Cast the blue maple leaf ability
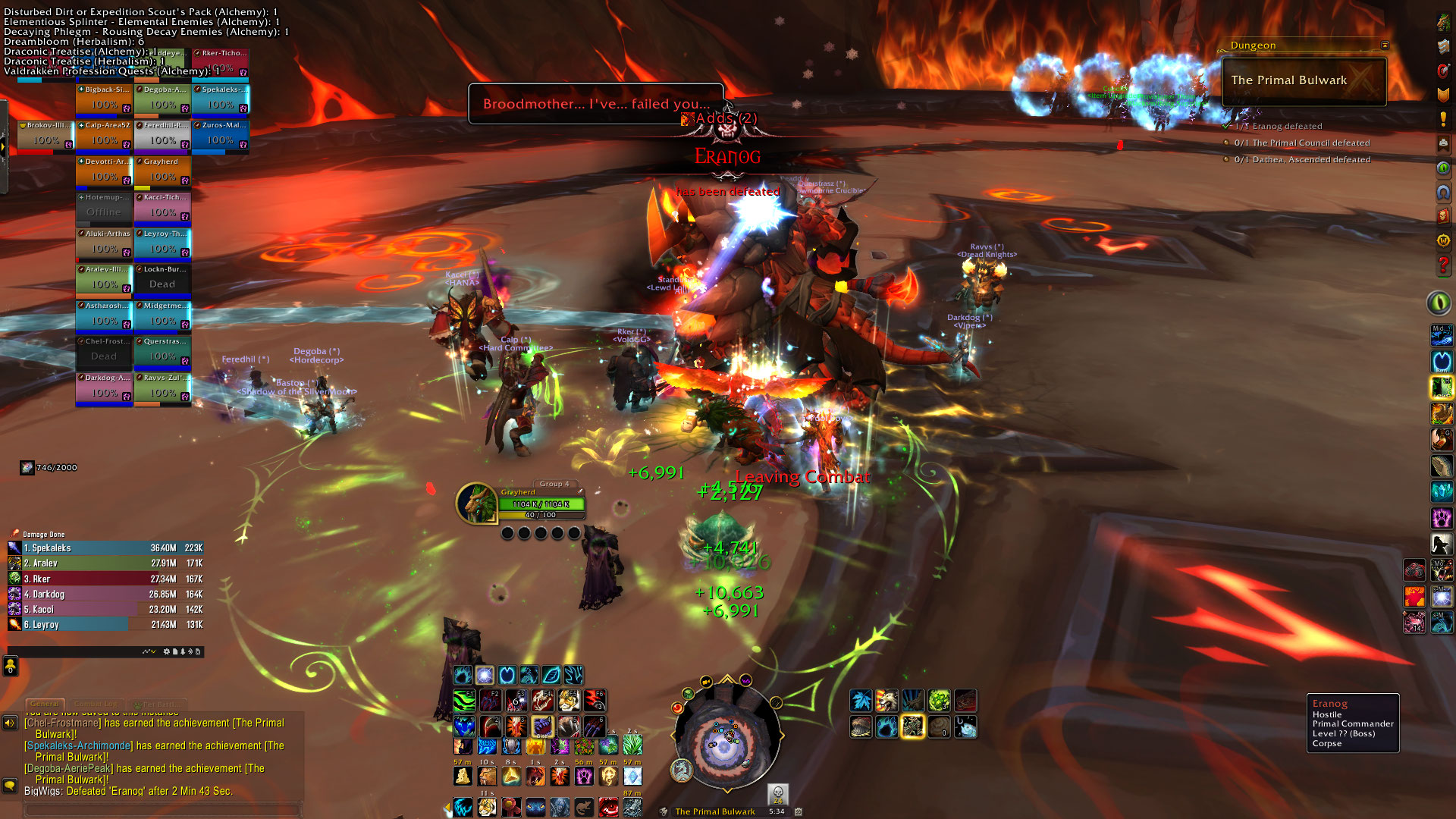The width and height of the screenshot is (1456, 819). pyautogui.click(x=861, y=701)
